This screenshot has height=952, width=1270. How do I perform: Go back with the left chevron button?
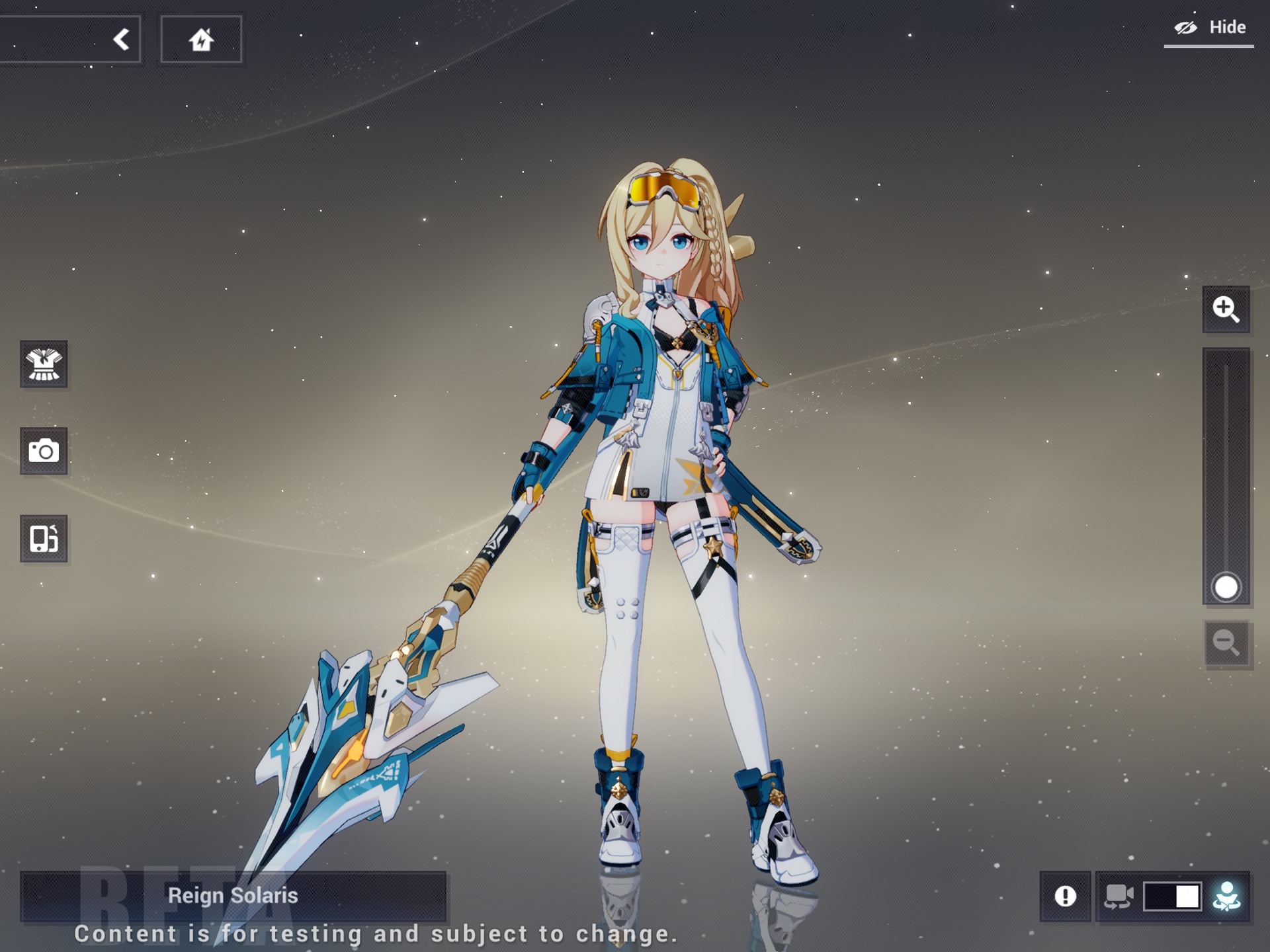pyautogui.click(x=121, y=38)
